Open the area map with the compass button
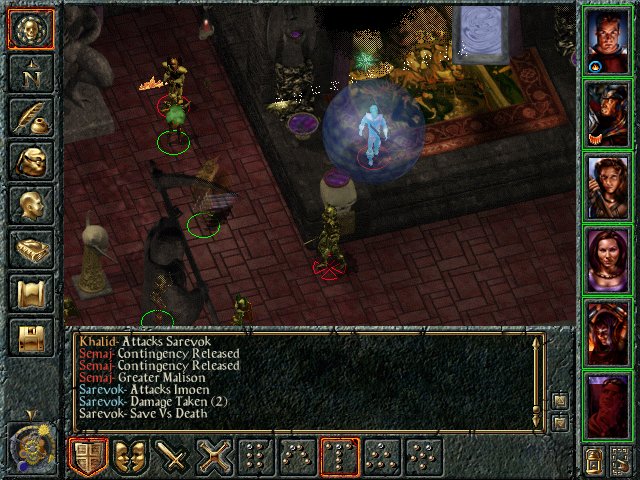 coord(30,73)
